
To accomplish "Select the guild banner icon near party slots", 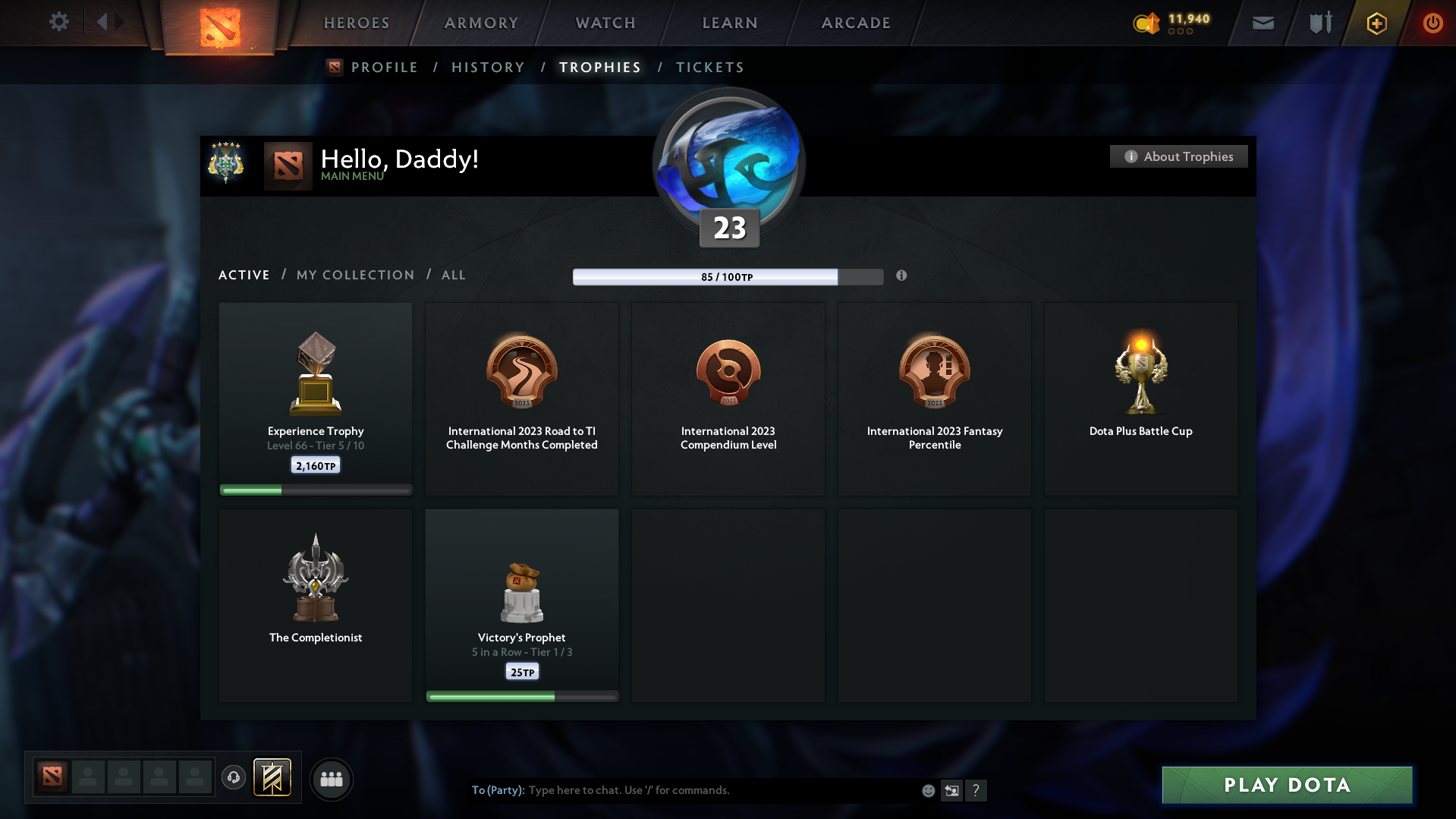I will (273, 778).
